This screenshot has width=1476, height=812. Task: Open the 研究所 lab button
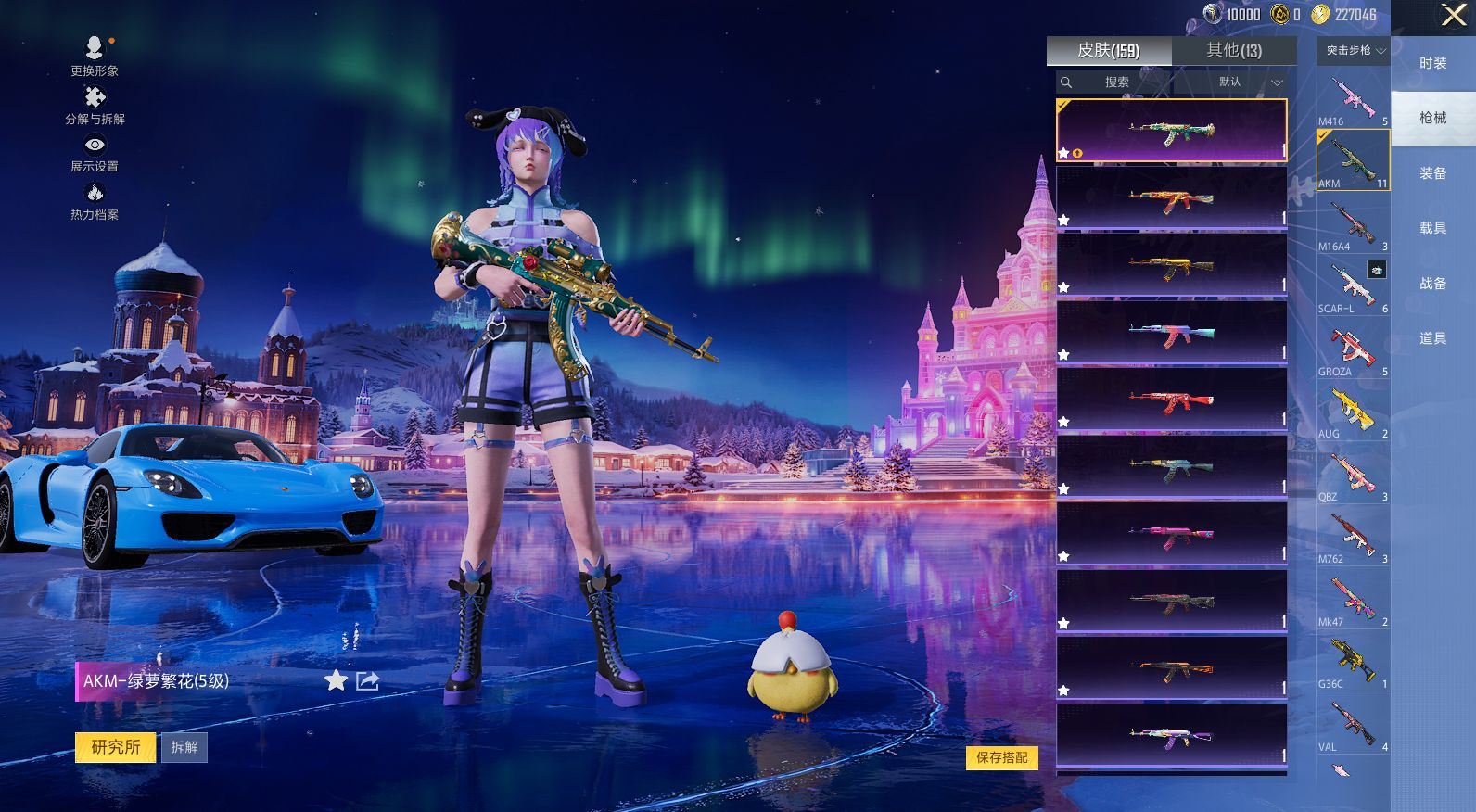pyautogui.click(x=116, y=747)
